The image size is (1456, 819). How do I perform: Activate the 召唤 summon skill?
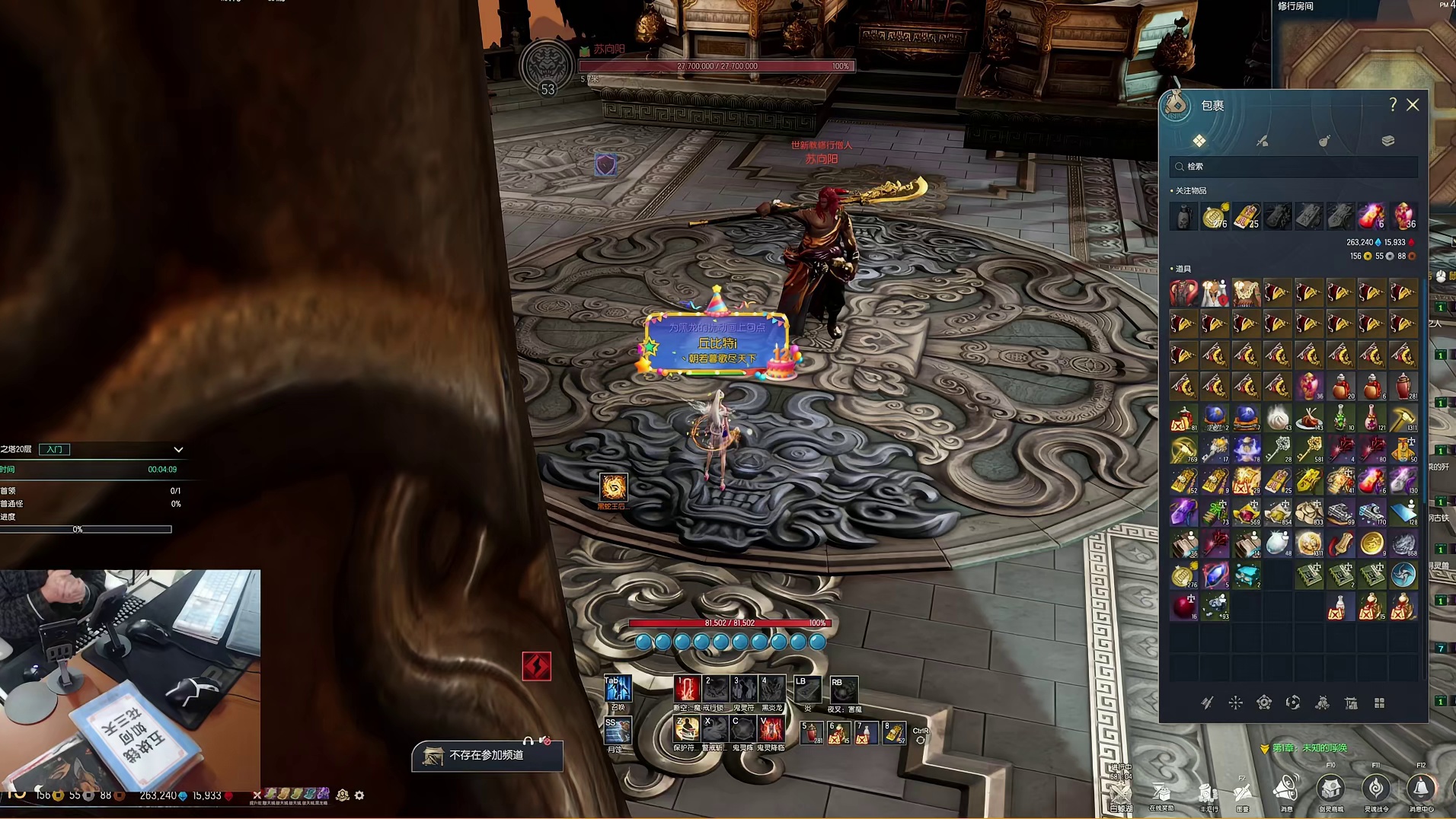click(618, 689)
